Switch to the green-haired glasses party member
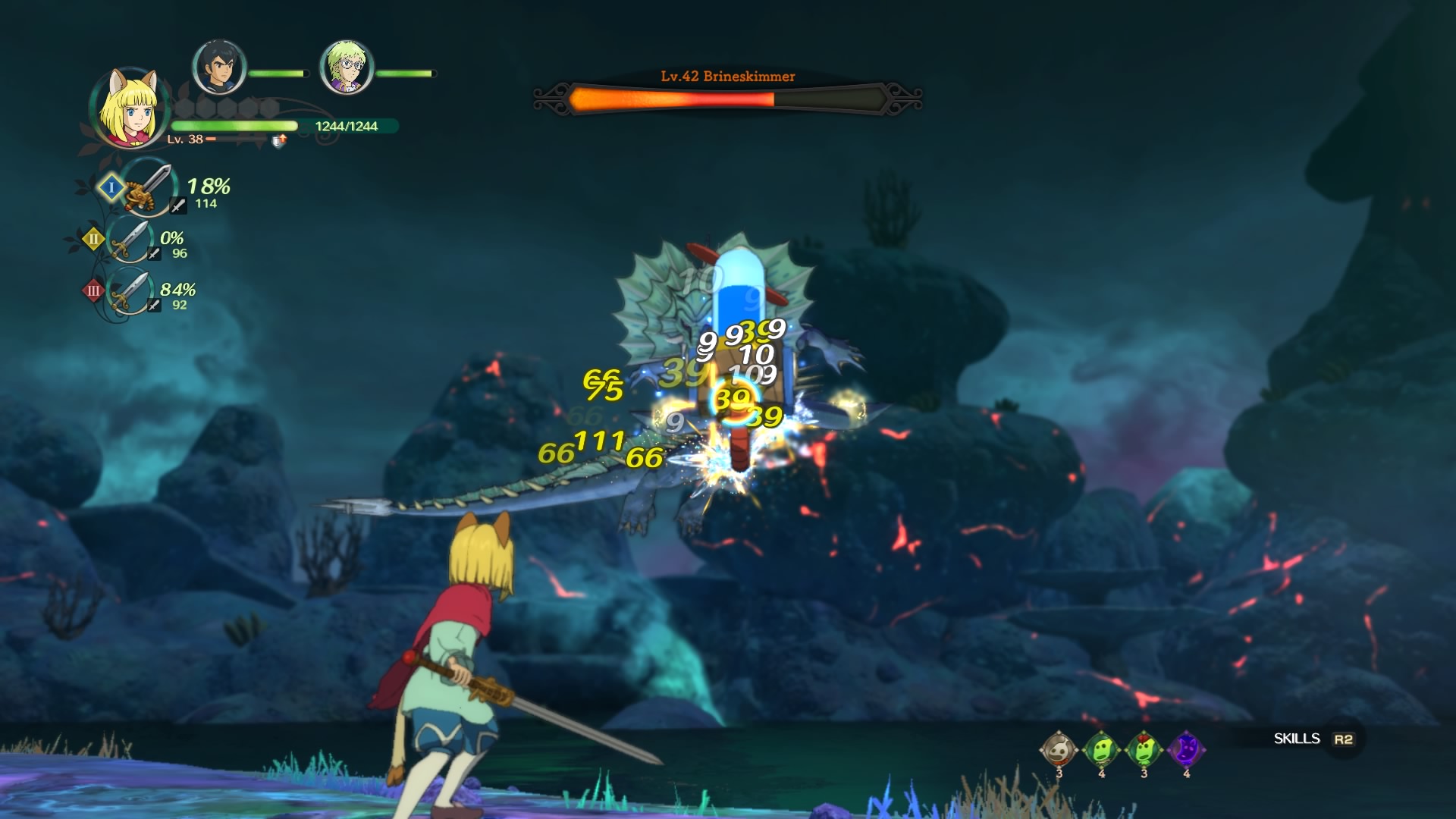1456x819 pixels. (x=347, y=68)
